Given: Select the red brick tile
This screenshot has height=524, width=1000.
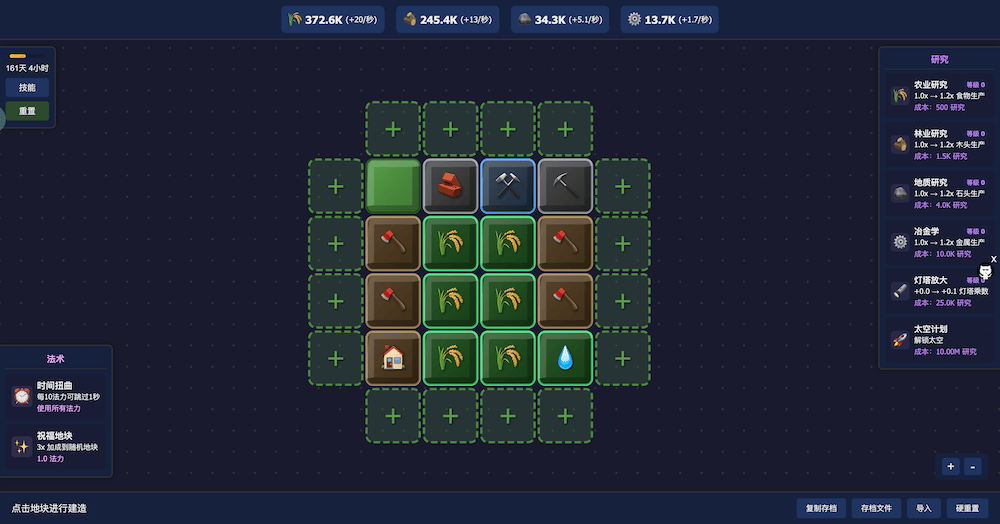Looking at the screenshot, I should click(450, 186).
